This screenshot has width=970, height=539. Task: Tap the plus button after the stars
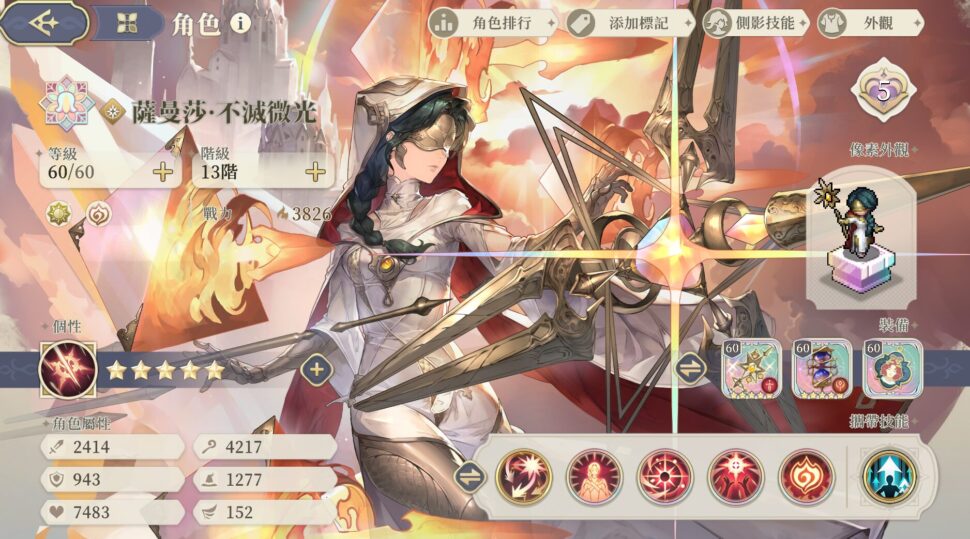click(x=316, y=370)
